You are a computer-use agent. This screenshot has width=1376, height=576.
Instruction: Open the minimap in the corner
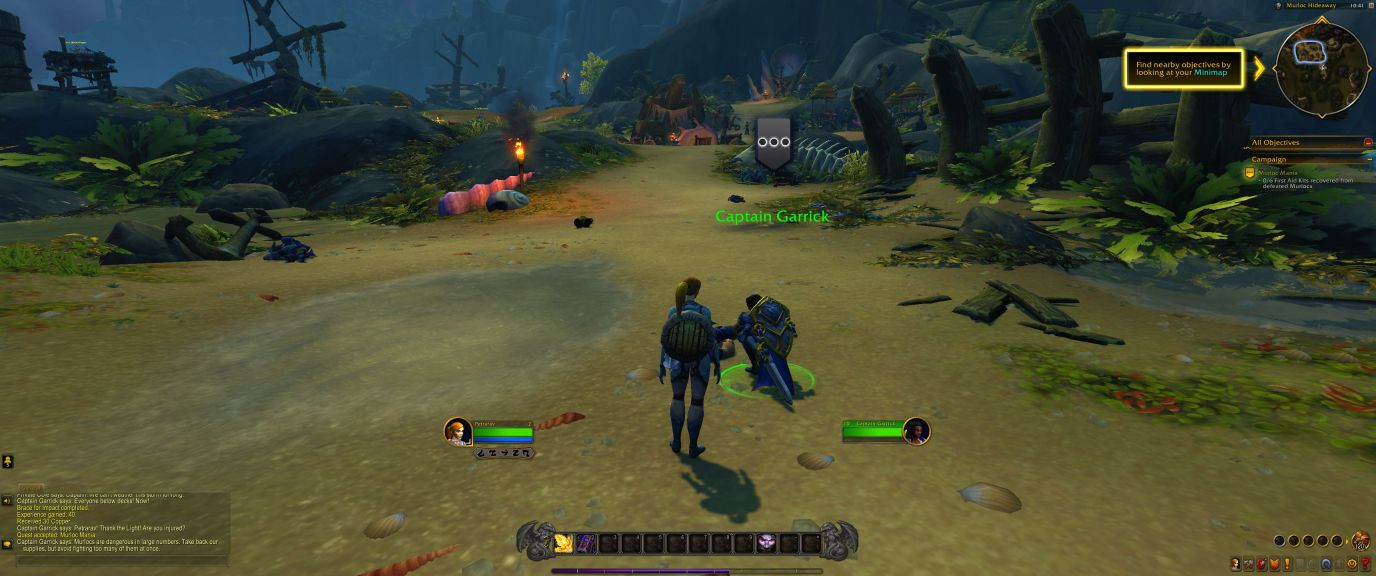(1321, 66)
